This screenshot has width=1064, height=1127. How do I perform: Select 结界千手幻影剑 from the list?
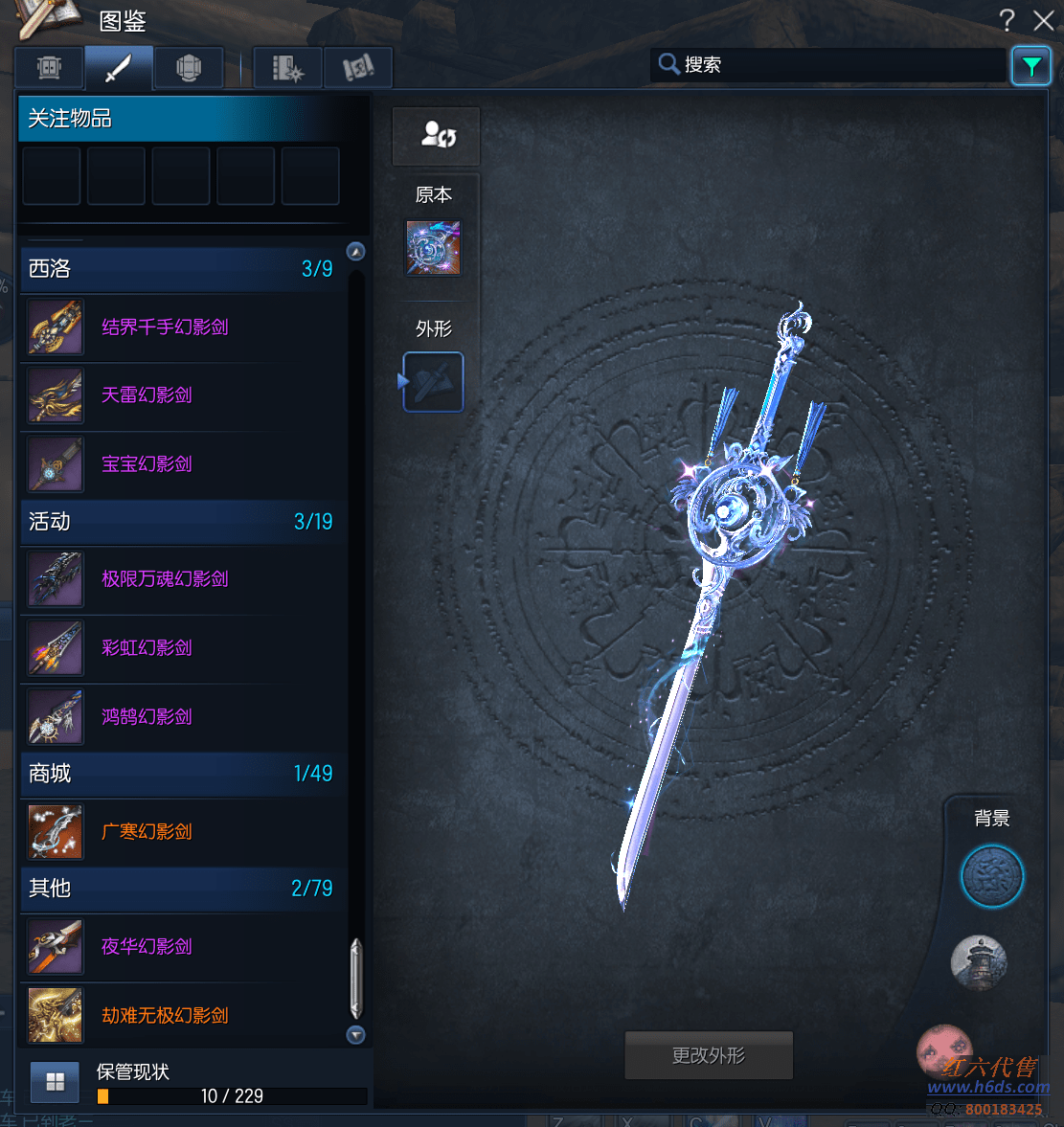coord(165,327)
